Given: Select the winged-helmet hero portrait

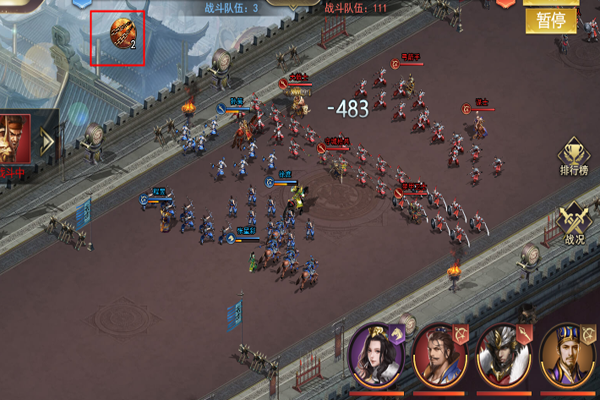Looking at the screenshot, I should [x=503, y=355].
